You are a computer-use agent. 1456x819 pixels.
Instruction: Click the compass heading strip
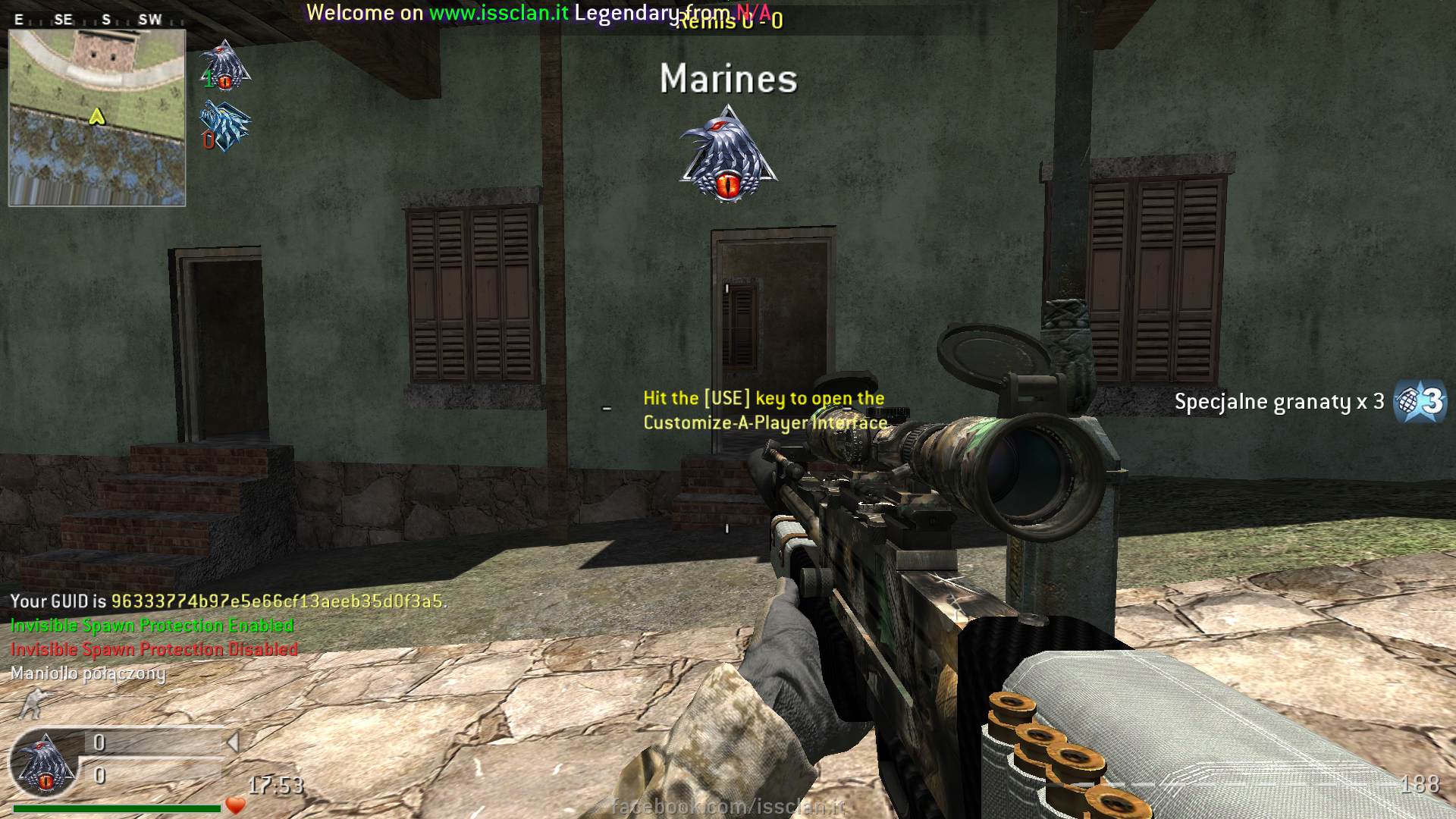click(97, 20)
